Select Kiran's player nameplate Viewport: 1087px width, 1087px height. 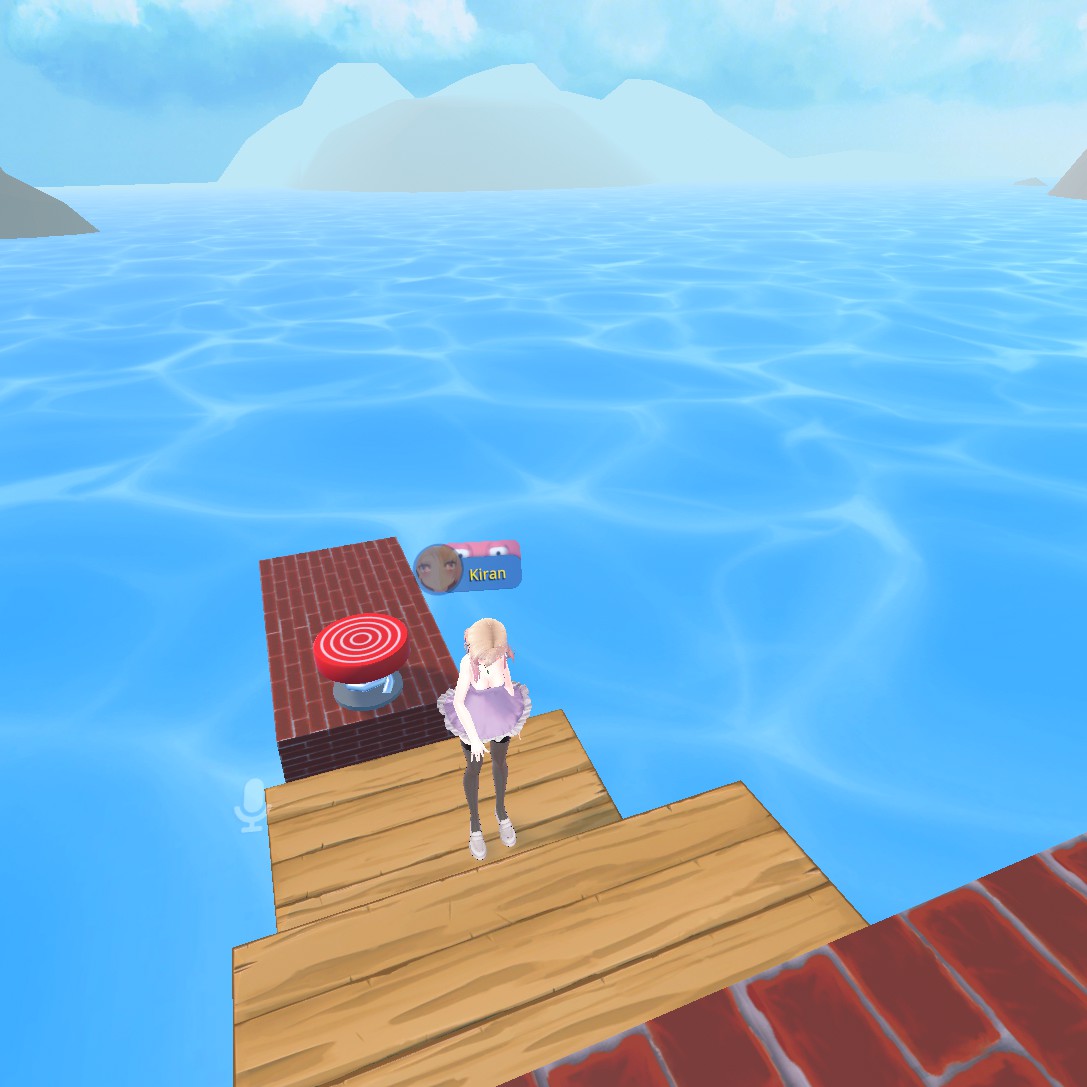(470, 570)
